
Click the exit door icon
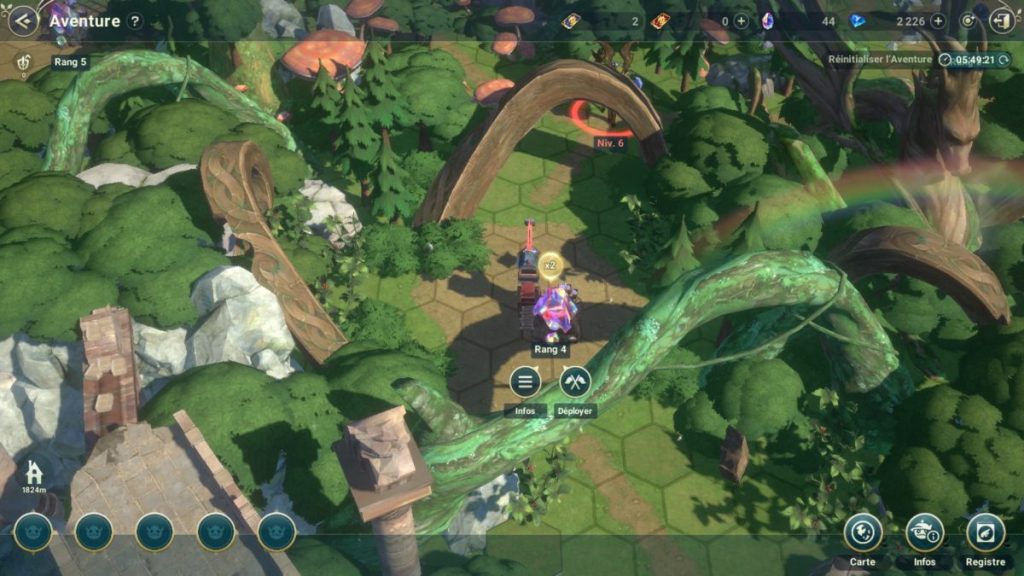[x=1000, y=21]
